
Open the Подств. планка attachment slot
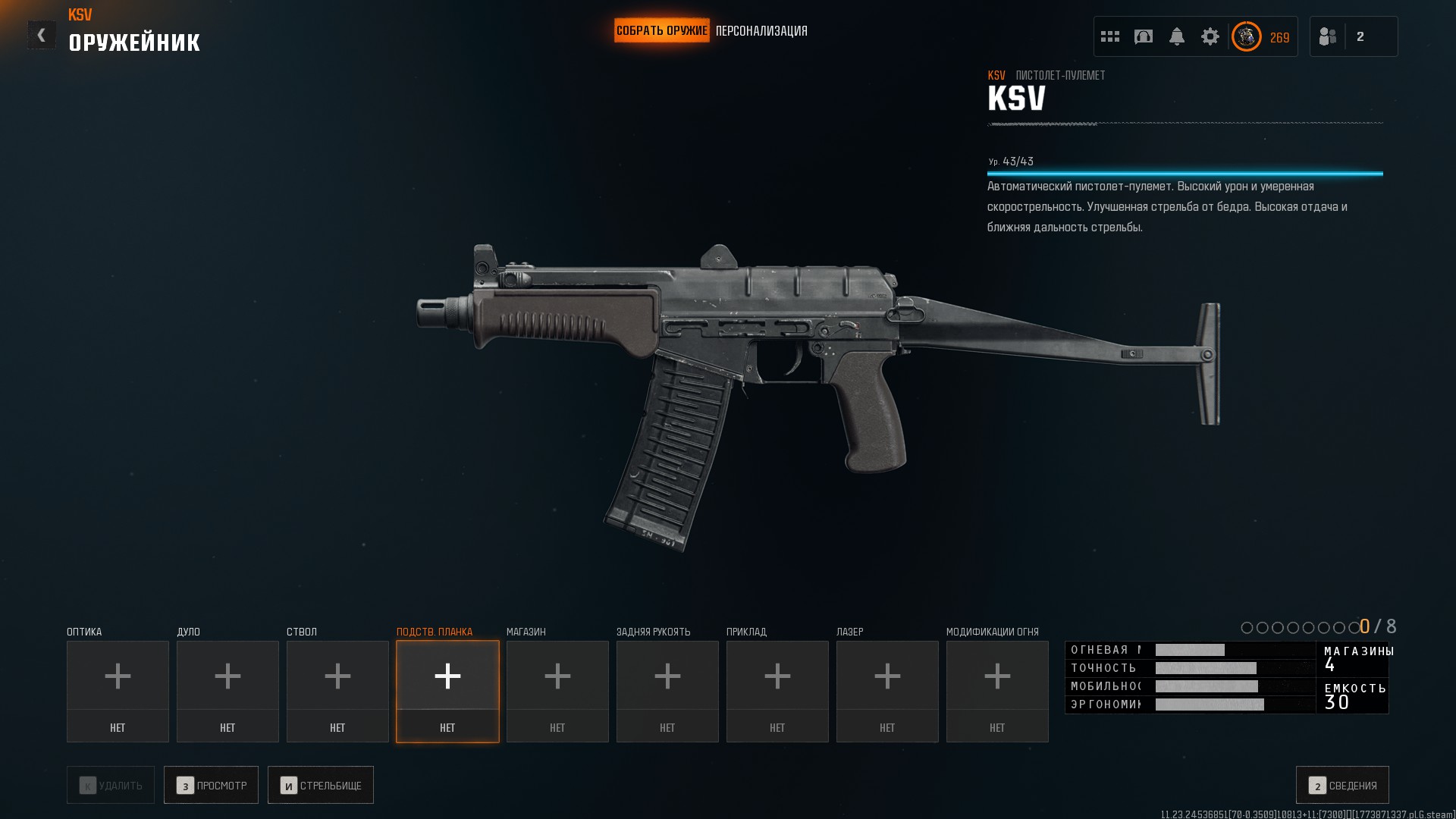pos(447,691)
